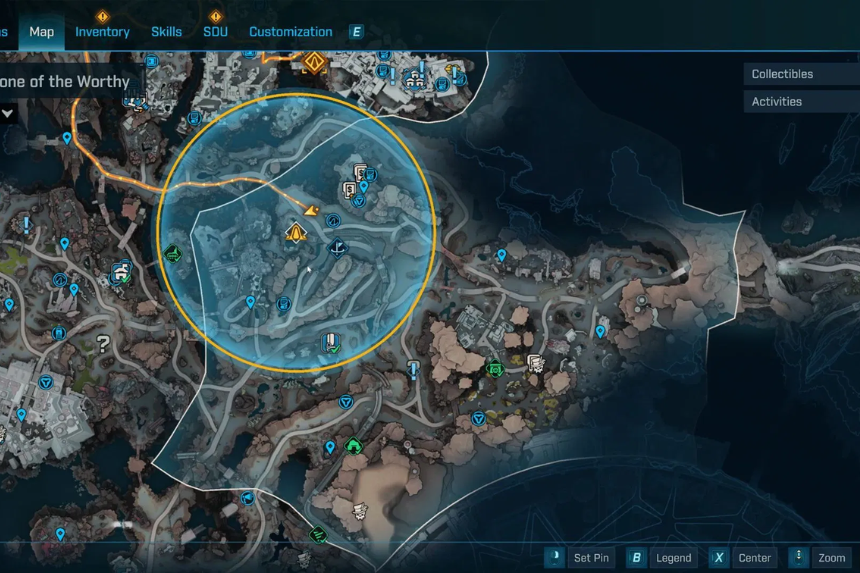
Task: Select the white question mark map marker
Action: [x=102, y=344]
